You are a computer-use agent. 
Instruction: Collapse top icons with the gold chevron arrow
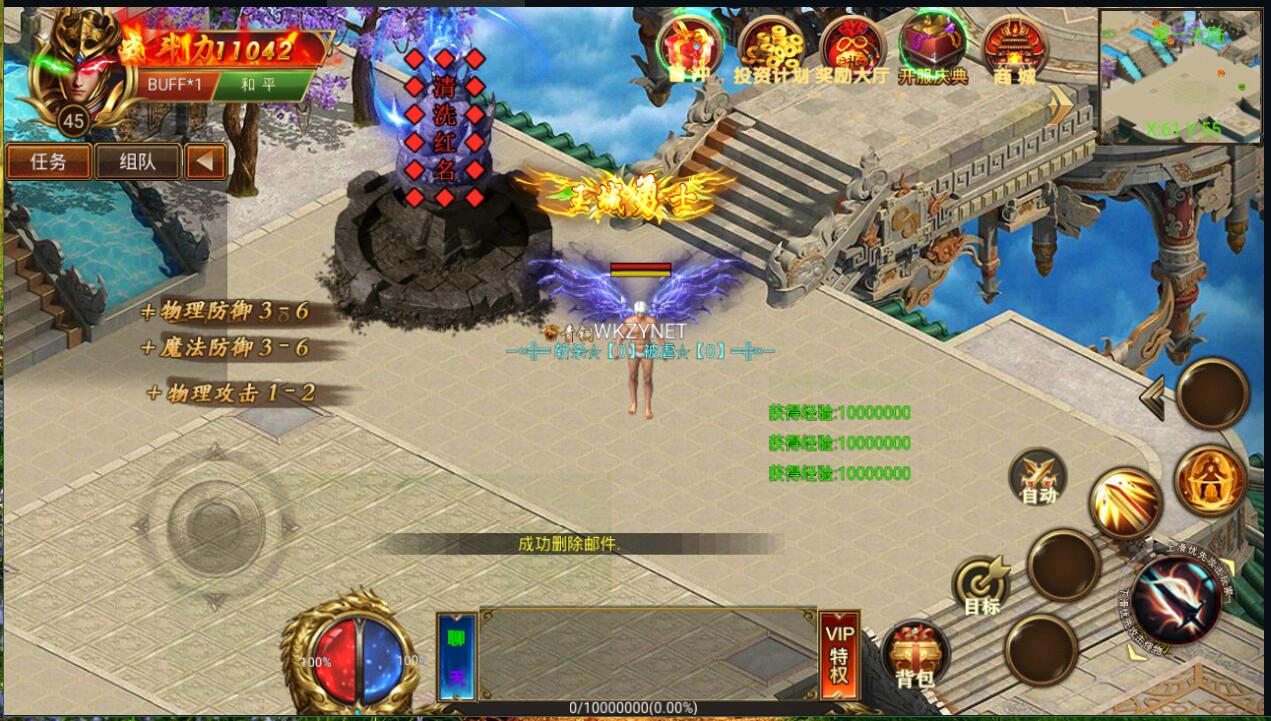coord(1060,102)
